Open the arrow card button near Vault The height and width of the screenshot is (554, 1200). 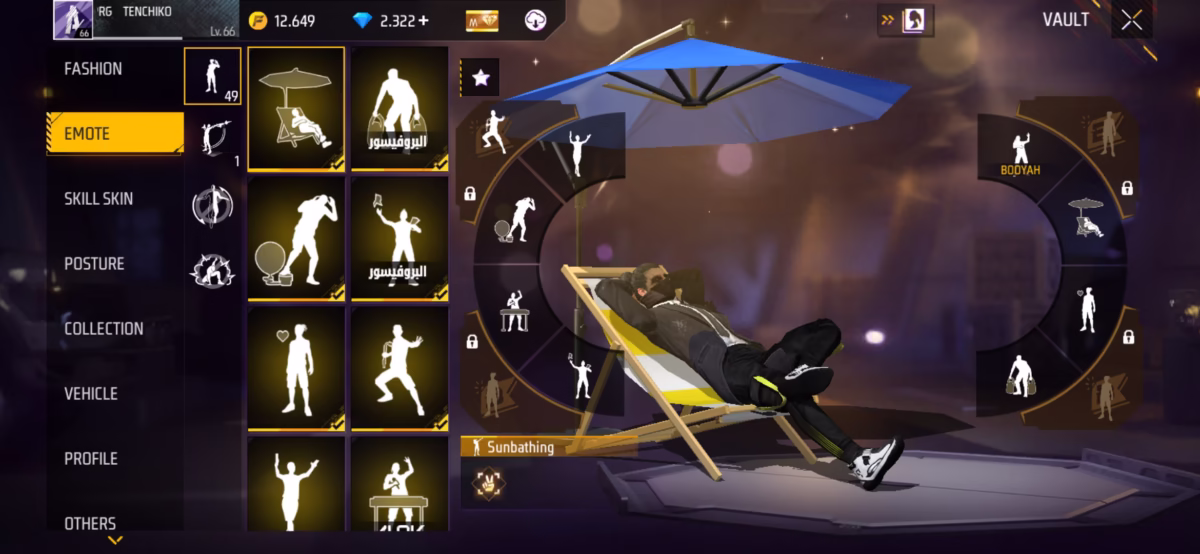pyautogui.click(x=904, y=20)
